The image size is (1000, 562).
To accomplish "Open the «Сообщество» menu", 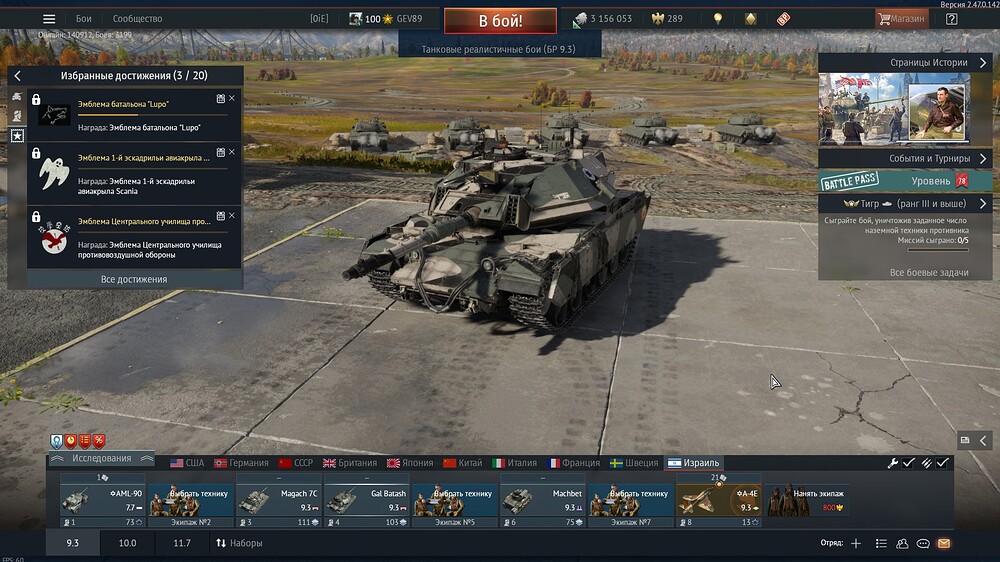I will pyautogui.click(x=137, y=19).
